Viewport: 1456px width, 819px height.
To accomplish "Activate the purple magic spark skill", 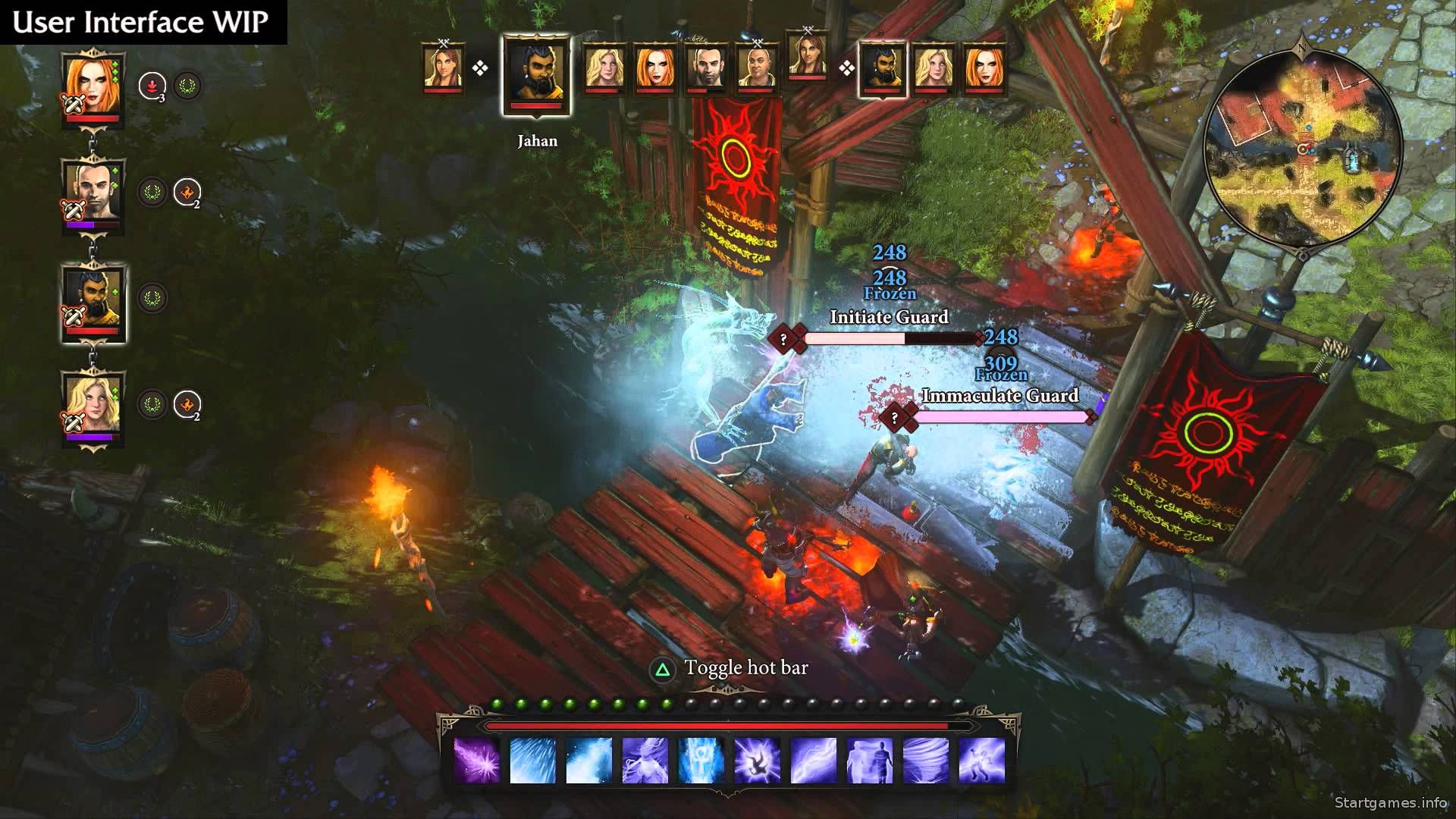I will click(x=476, y=759).
